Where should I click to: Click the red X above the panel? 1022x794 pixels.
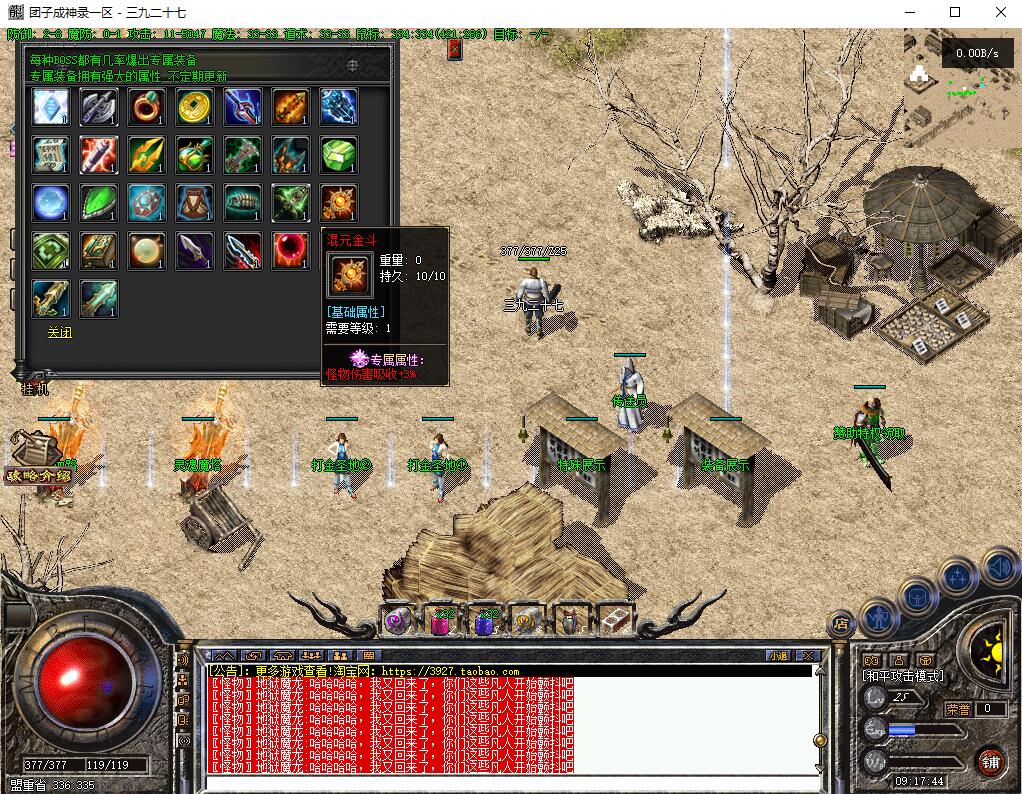(455, 48)
